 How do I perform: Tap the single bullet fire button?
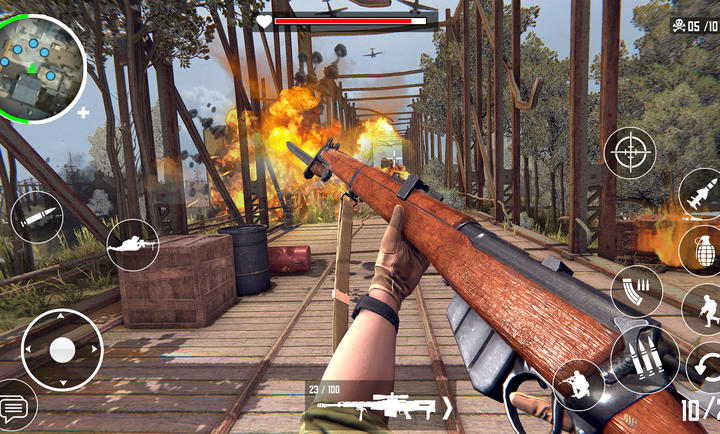[37, 216]
